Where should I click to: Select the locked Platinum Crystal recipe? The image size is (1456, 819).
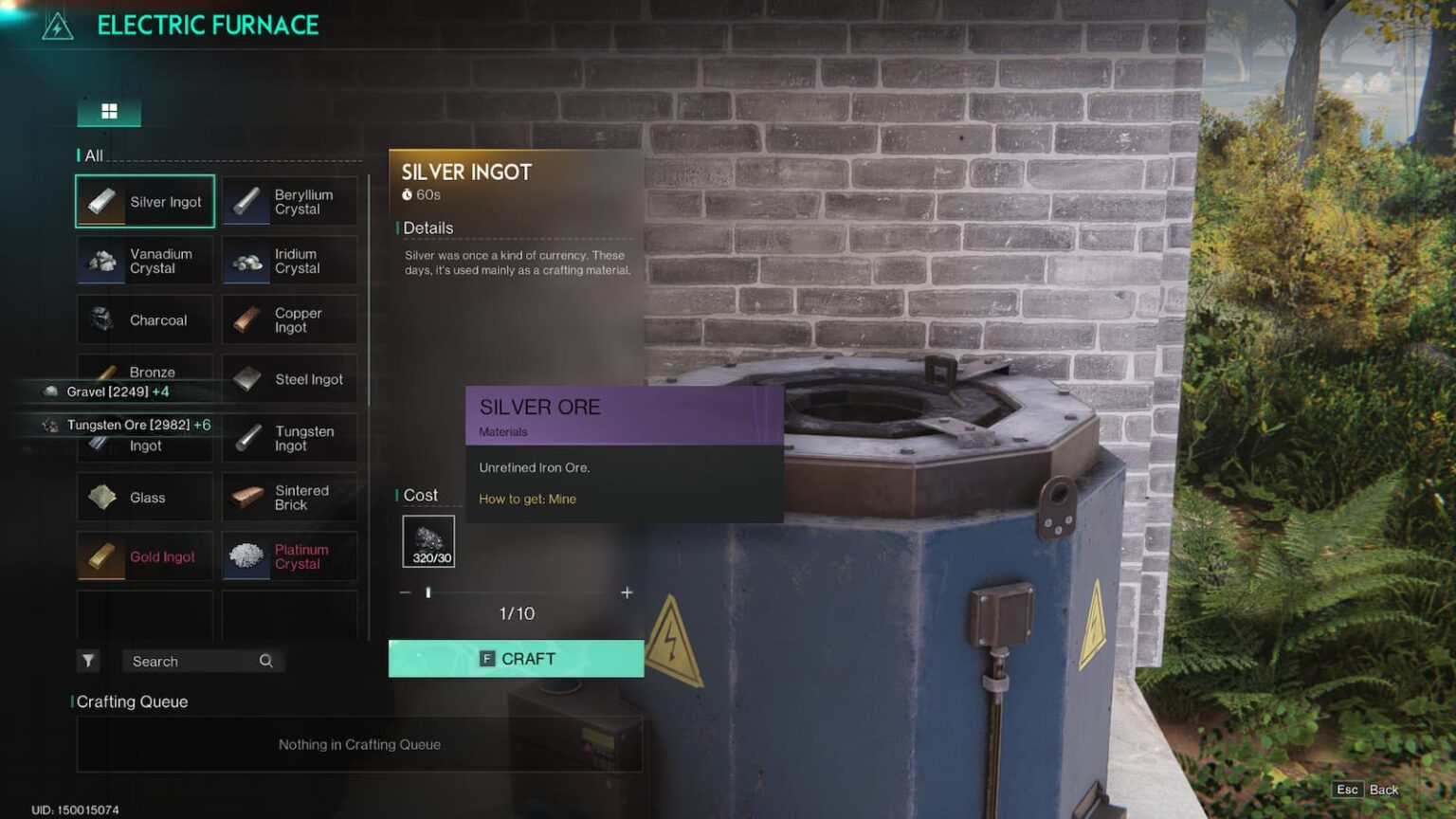(289, 556)
